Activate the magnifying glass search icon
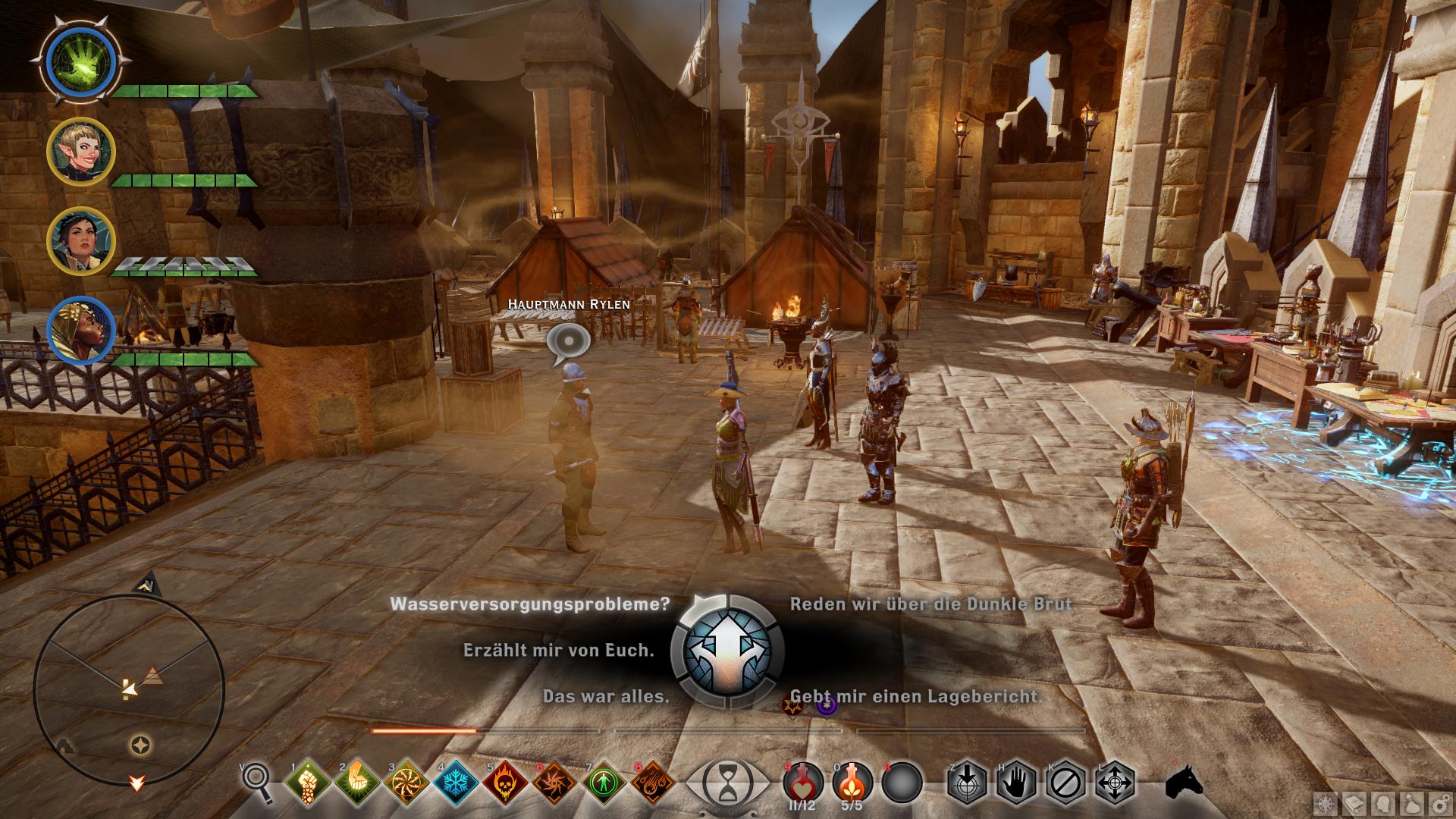1456x819 pixels. point(256,781)
